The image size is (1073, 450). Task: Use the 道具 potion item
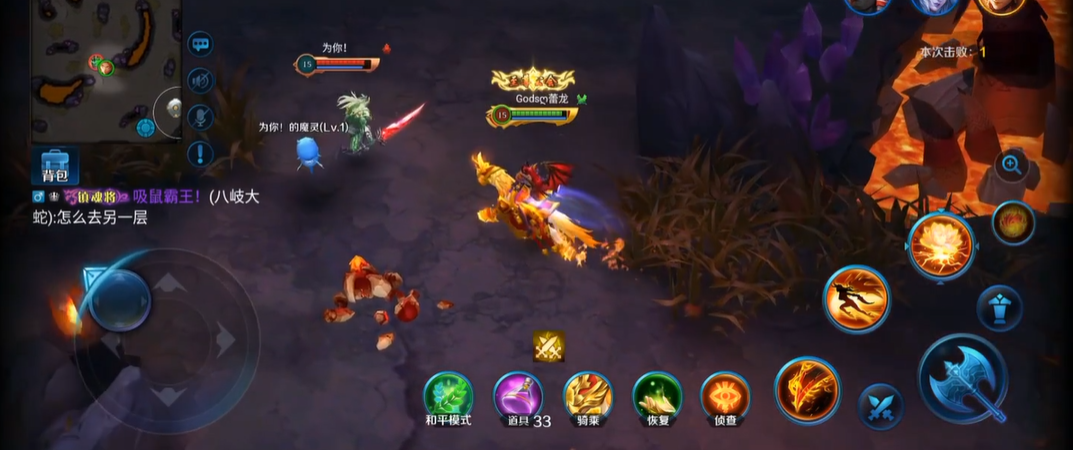tap(518, 395)
